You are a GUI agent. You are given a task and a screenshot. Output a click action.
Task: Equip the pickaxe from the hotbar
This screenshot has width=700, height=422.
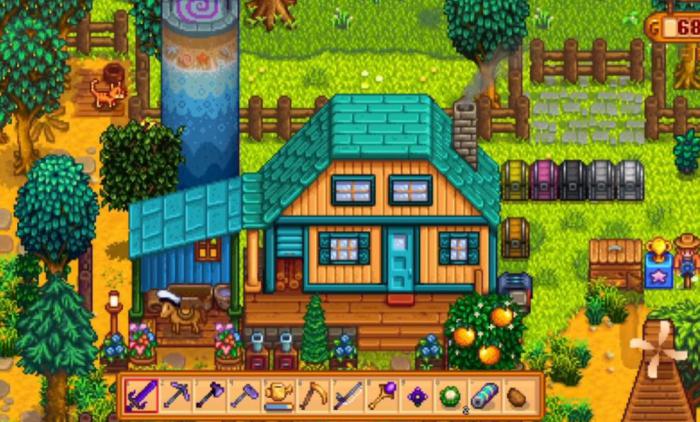pos(175,396)
